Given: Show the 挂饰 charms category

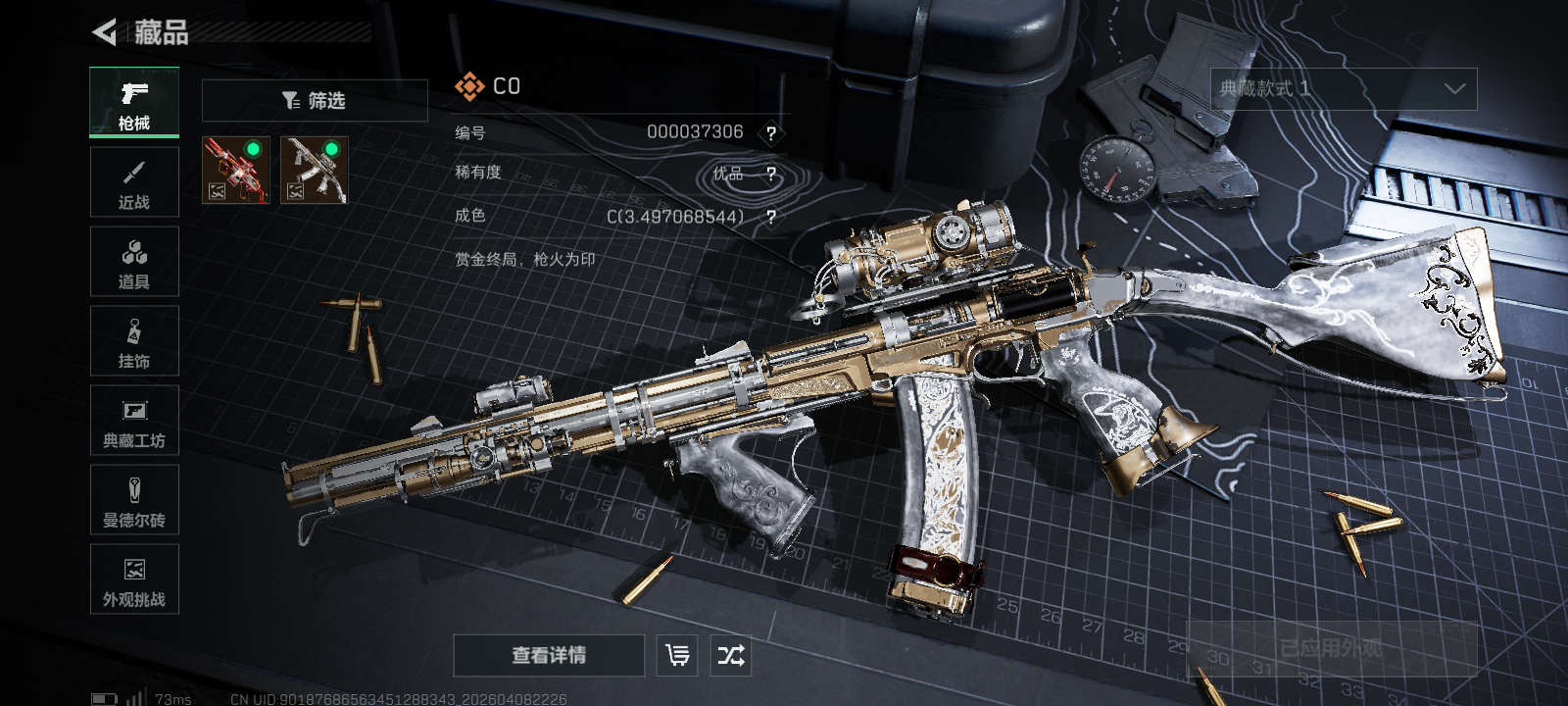Looking at the screenshot, I should tap(134, 341).
